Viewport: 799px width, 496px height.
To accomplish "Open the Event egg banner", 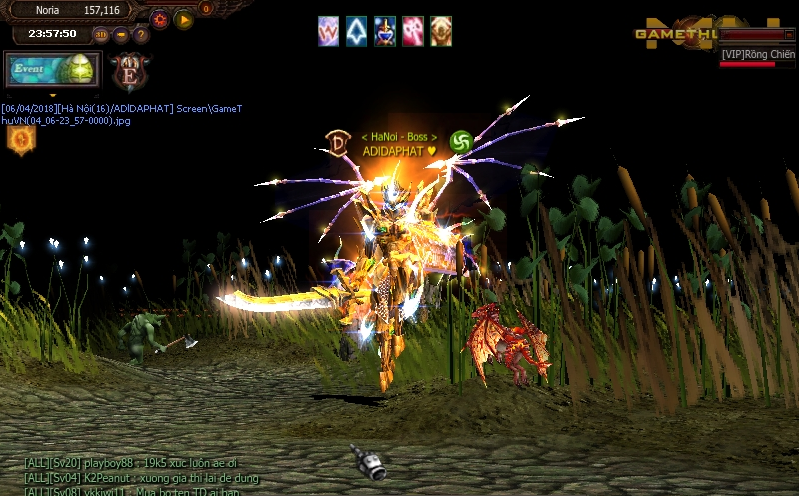I will pos(52,69).
